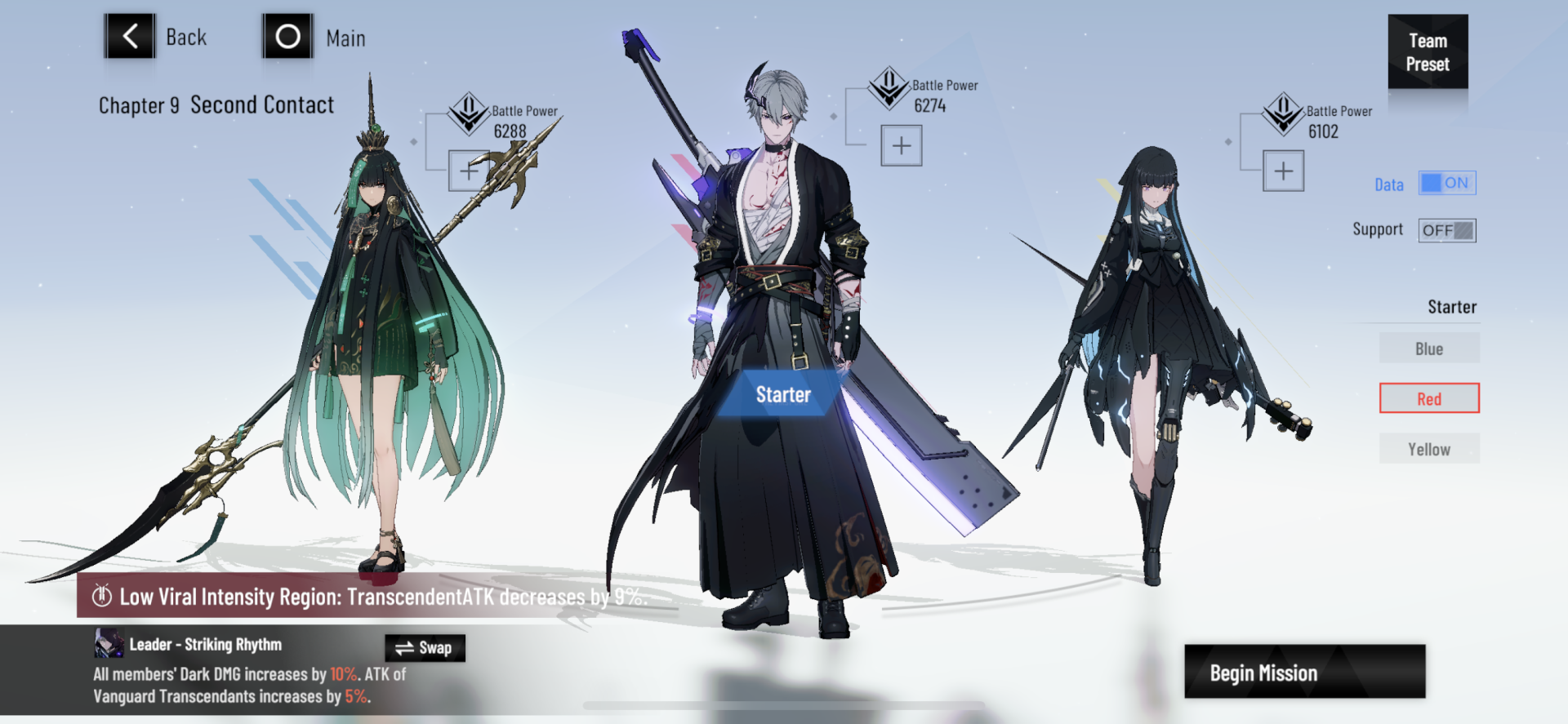Switch to the Yellow starter preset
Image resolution: width=1568 pixels, height=724 pixels.
[1428, 448]
